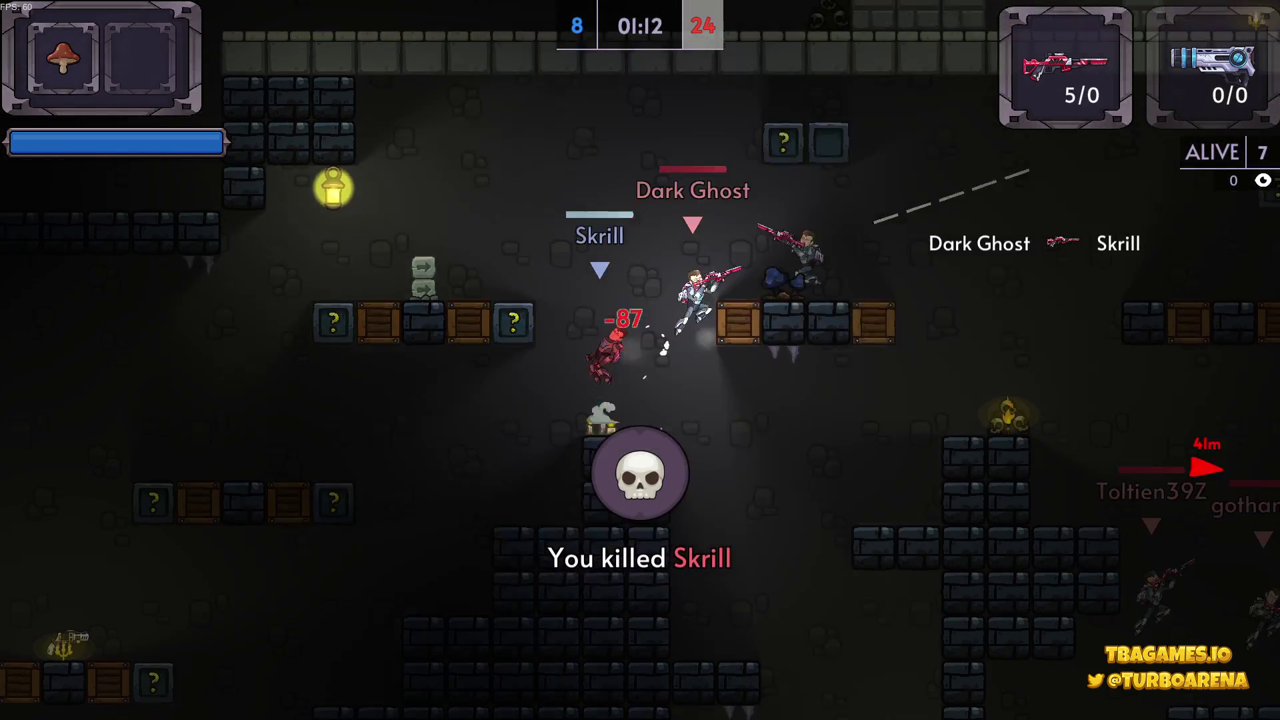Select the red rifle weapon slot
The height and width of the screenshot is (720, 1280).
coord(1065,68)
